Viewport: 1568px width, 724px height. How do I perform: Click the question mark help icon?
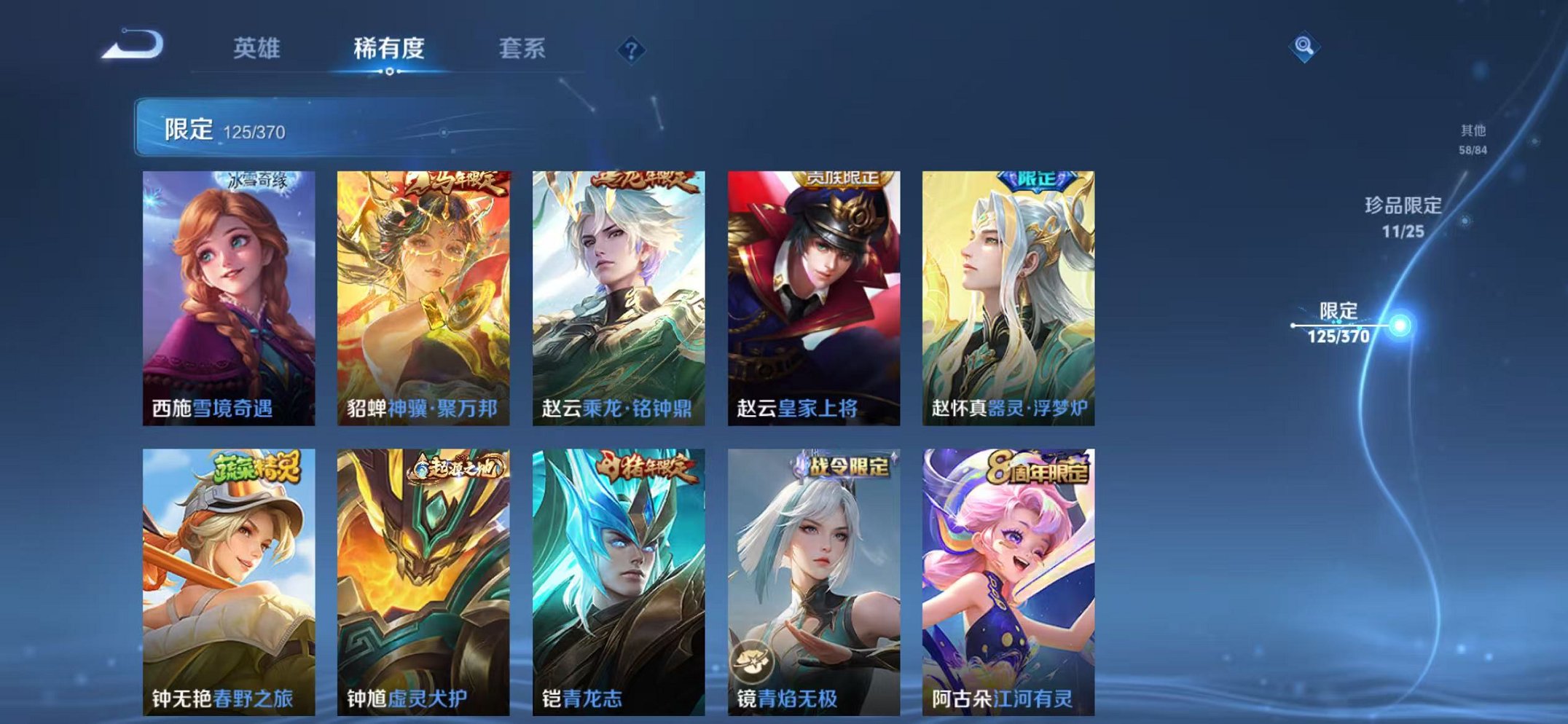[x=632, y=50]
